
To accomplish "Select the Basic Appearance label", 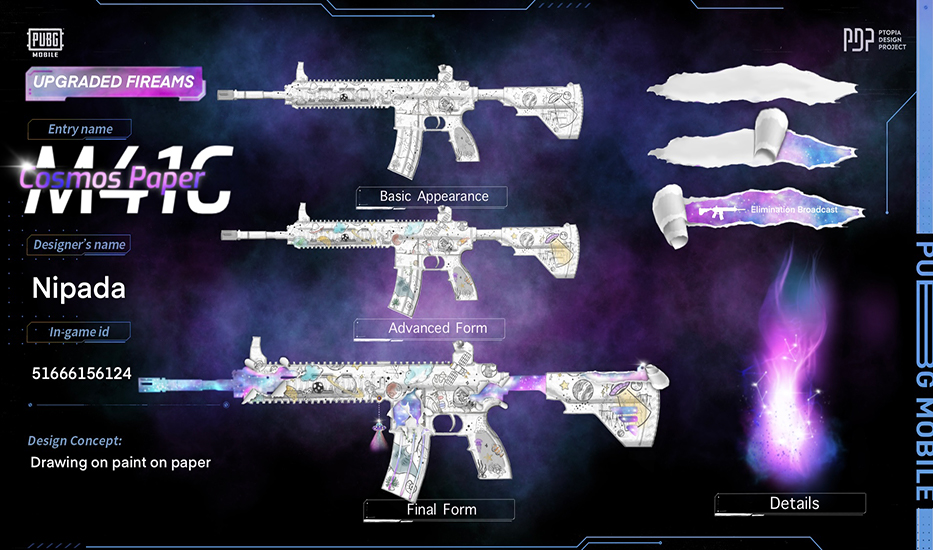I will 433,196.
